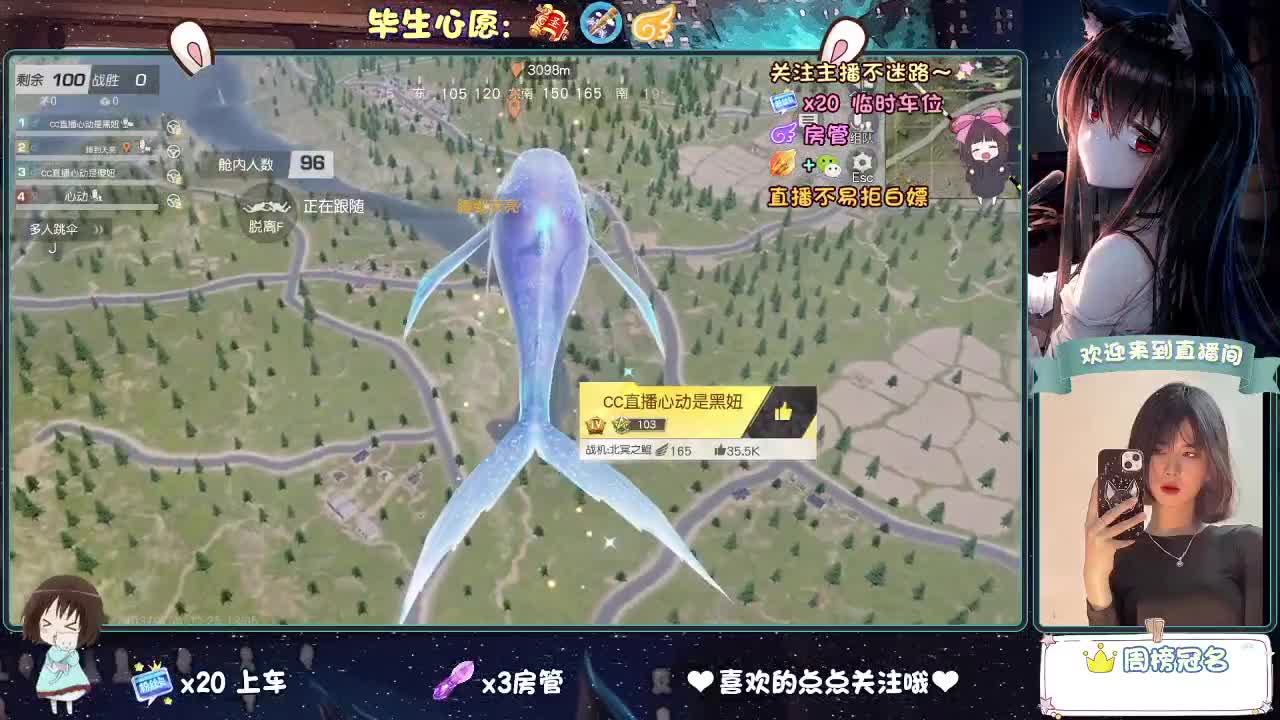Toggle teammate 2's microphone icon
The width and height of the screenshot is (1280, 720).
pos(141,145)
